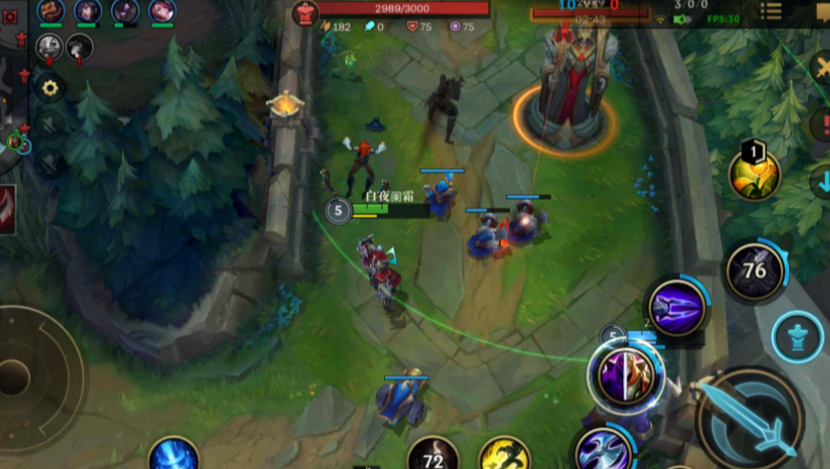The height and width of the screenshot is (469, 830).
Task: Tap the summoner spell with 72 cooldown
Action: pos(433,456)
